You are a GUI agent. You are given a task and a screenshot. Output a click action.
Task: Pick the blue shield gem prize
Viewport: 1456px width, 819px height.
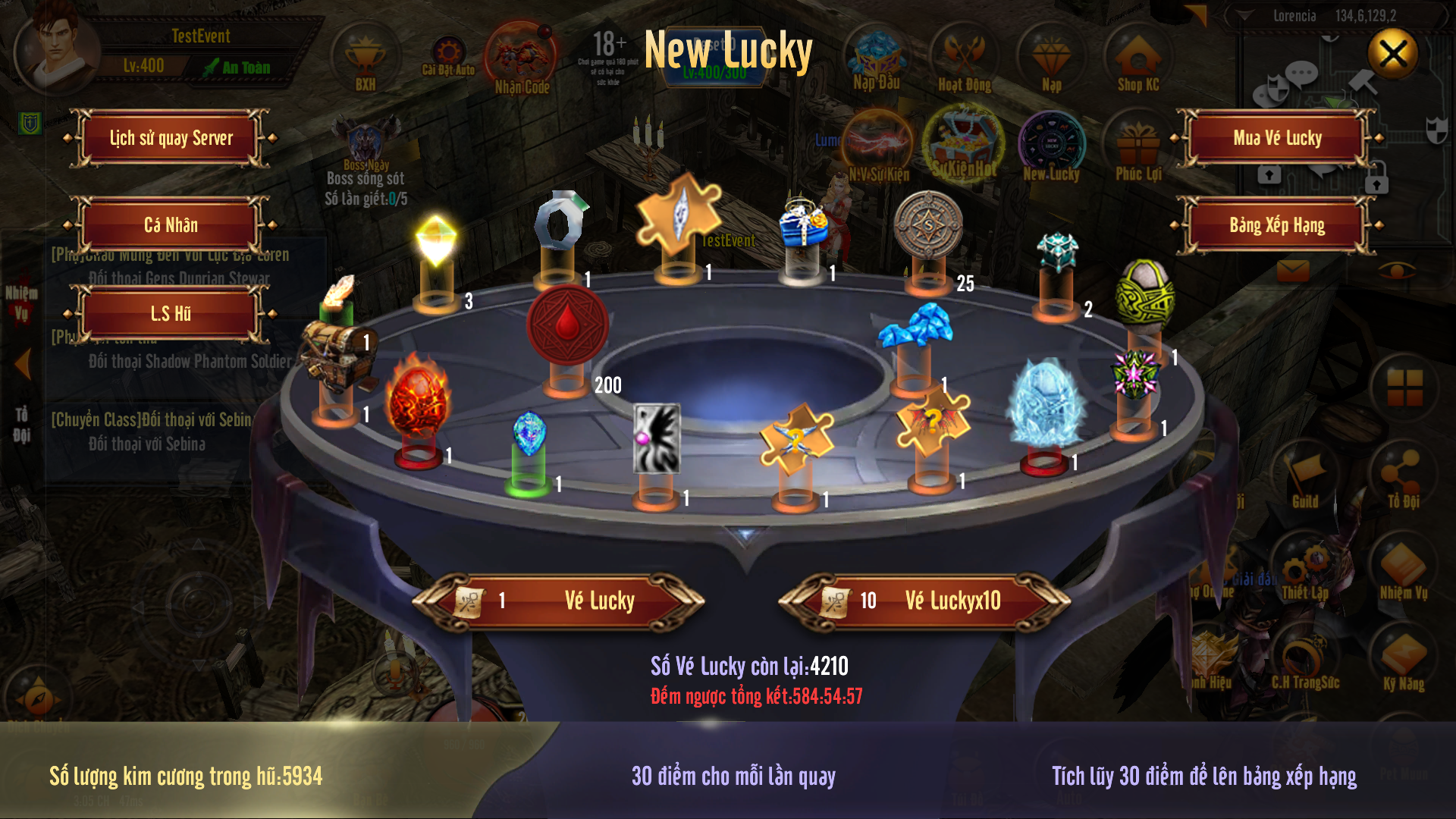click(x=529, y=434)
